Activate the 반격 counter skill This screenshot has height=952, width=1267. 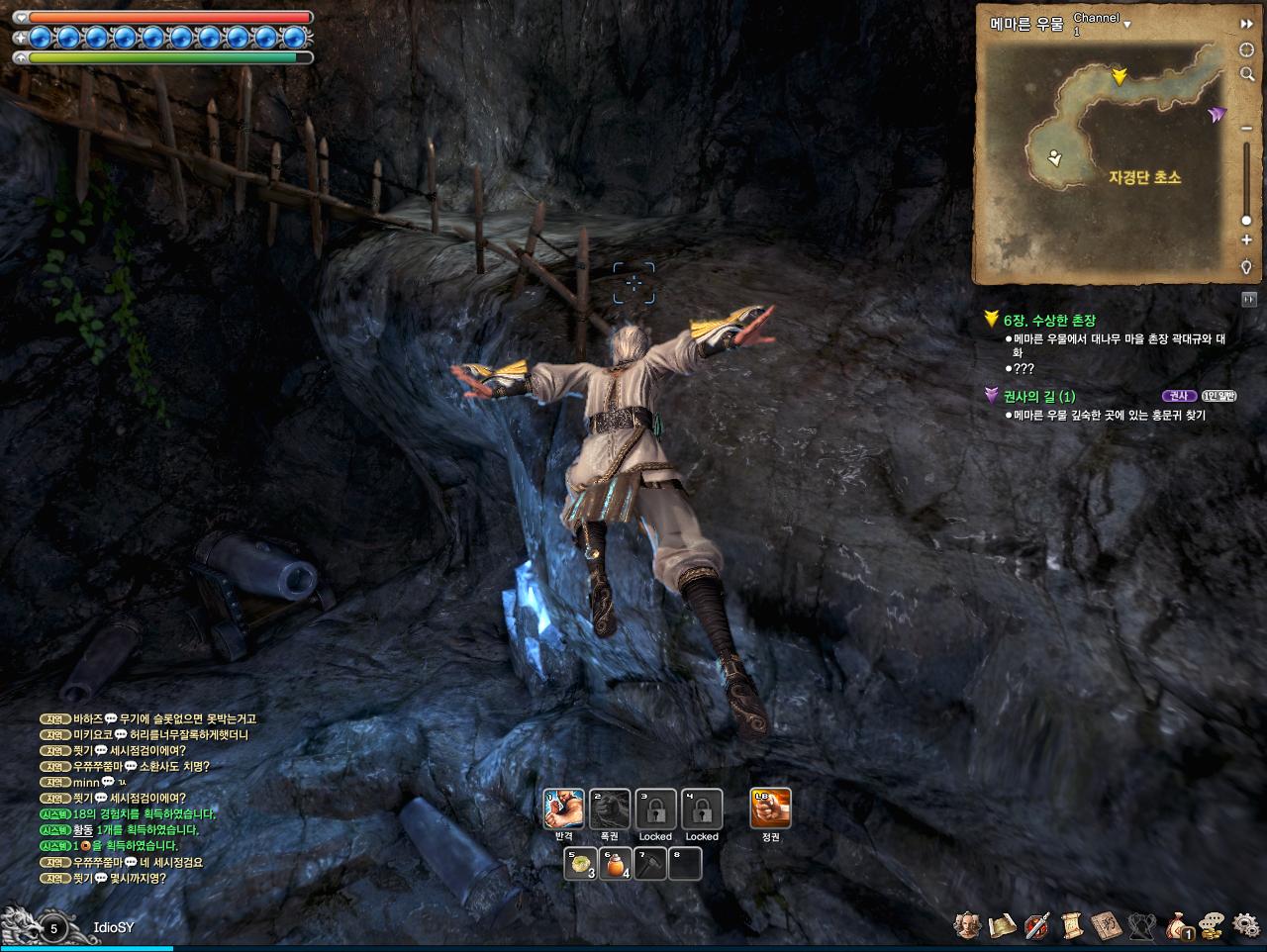tap(563, 809)
